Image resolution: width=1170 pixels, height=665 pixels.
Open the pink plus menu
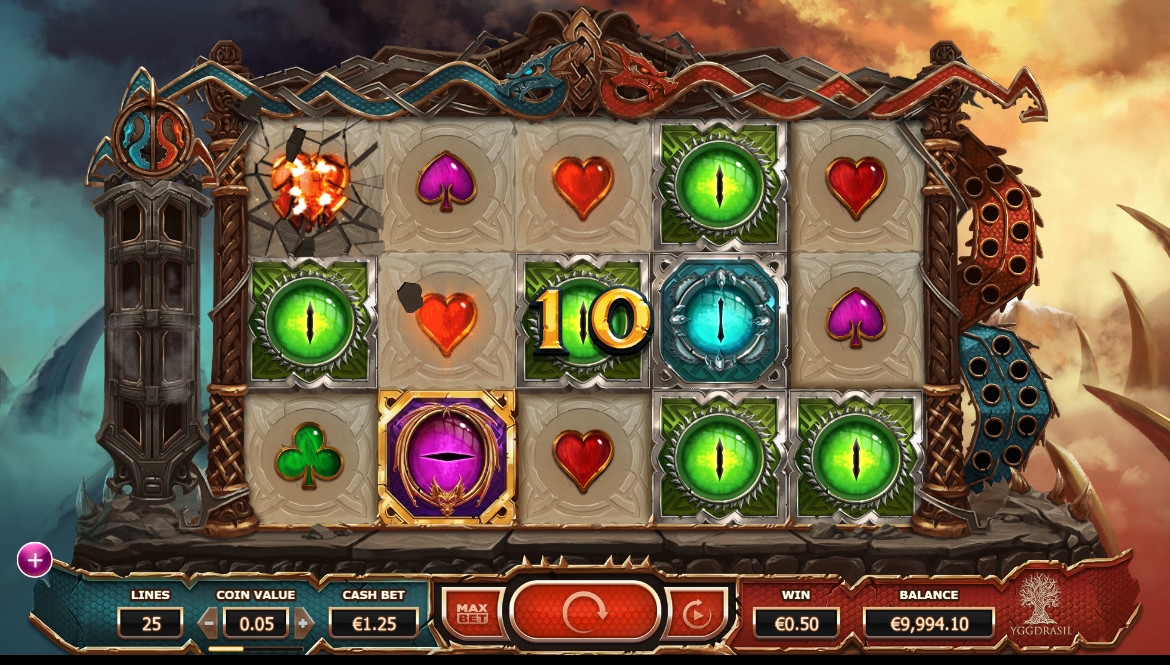[34, 560]
